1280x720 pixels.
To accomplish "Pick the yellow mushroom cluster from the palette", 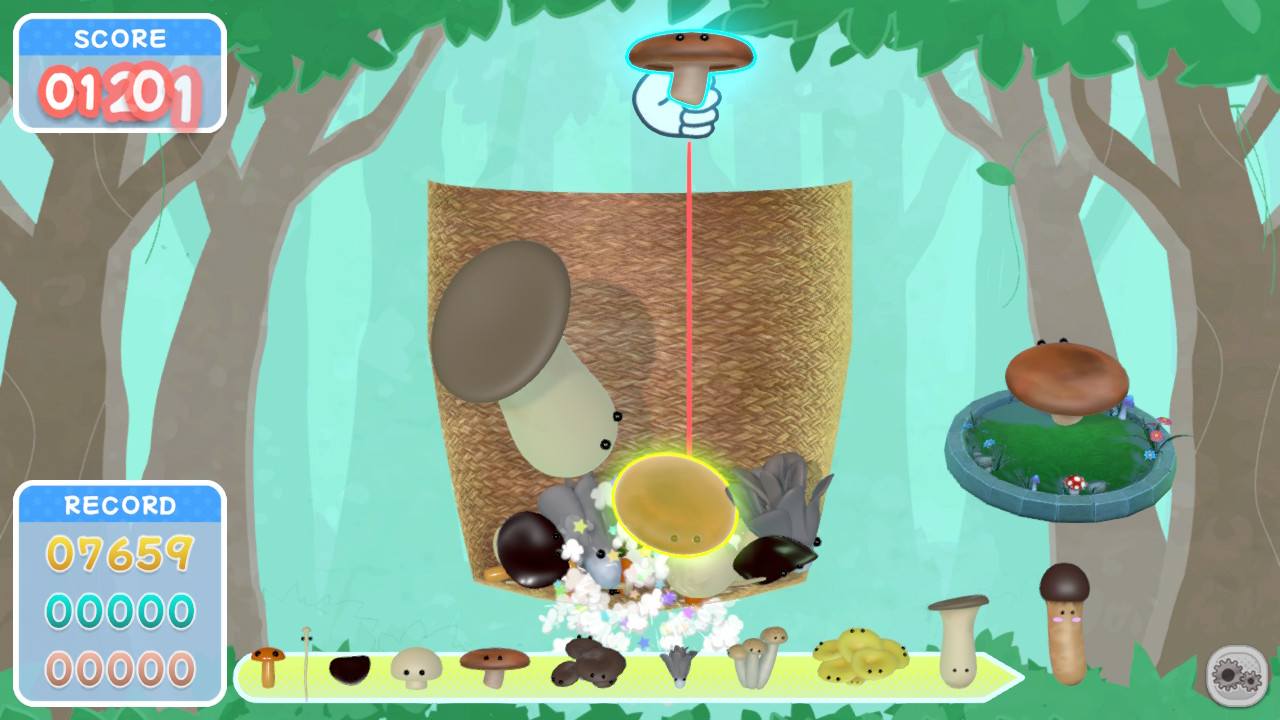I will click(862, 655).
